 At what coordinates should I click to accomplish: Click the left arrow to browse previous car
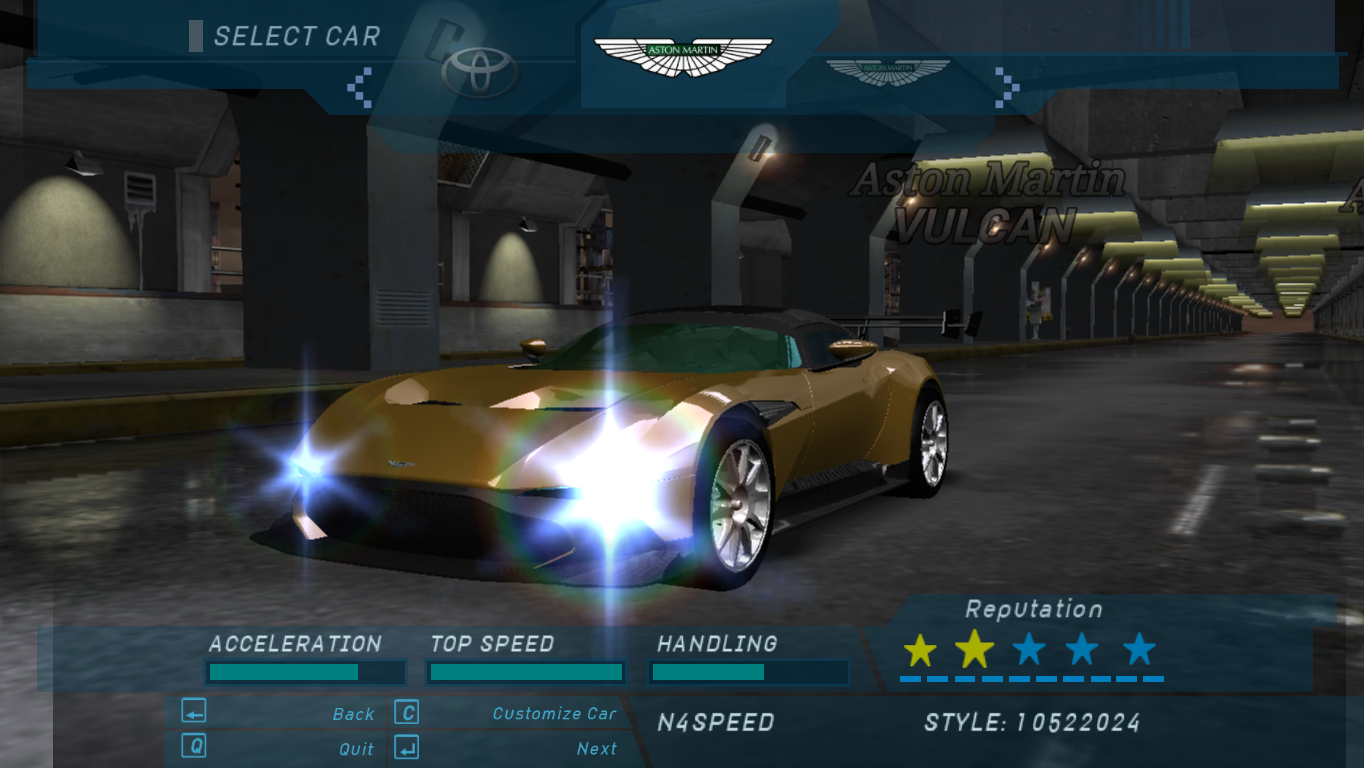click(x=359, y=87)
